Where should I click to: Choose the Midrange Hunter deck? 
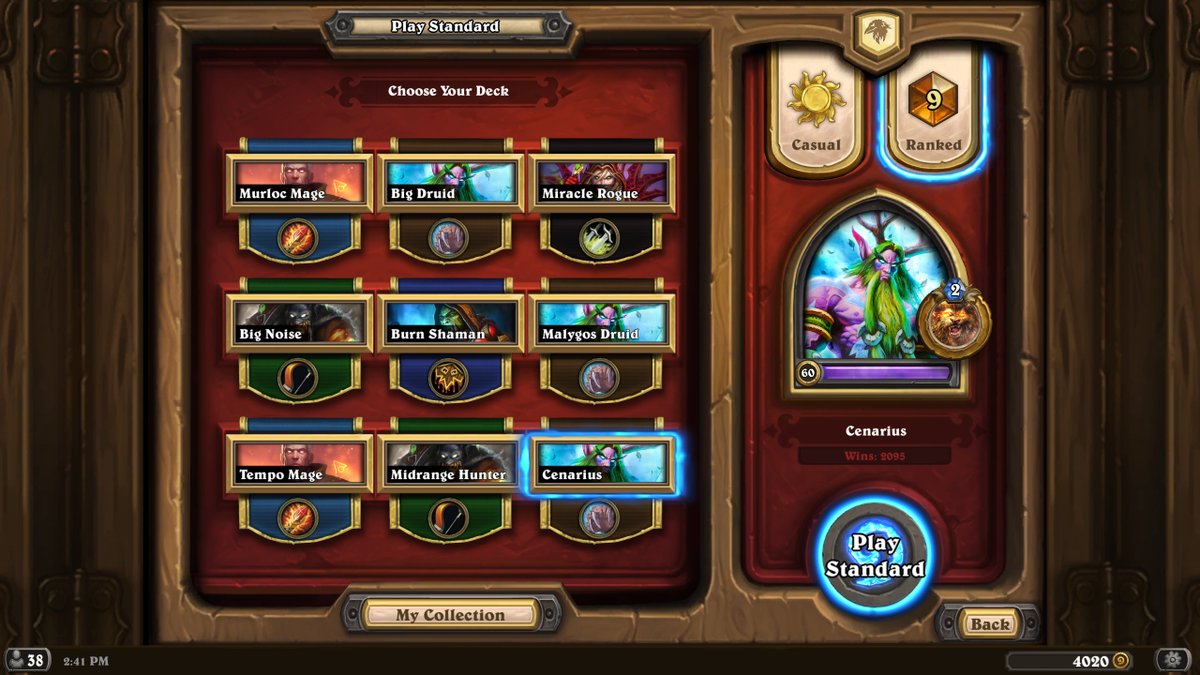point(450,464)
